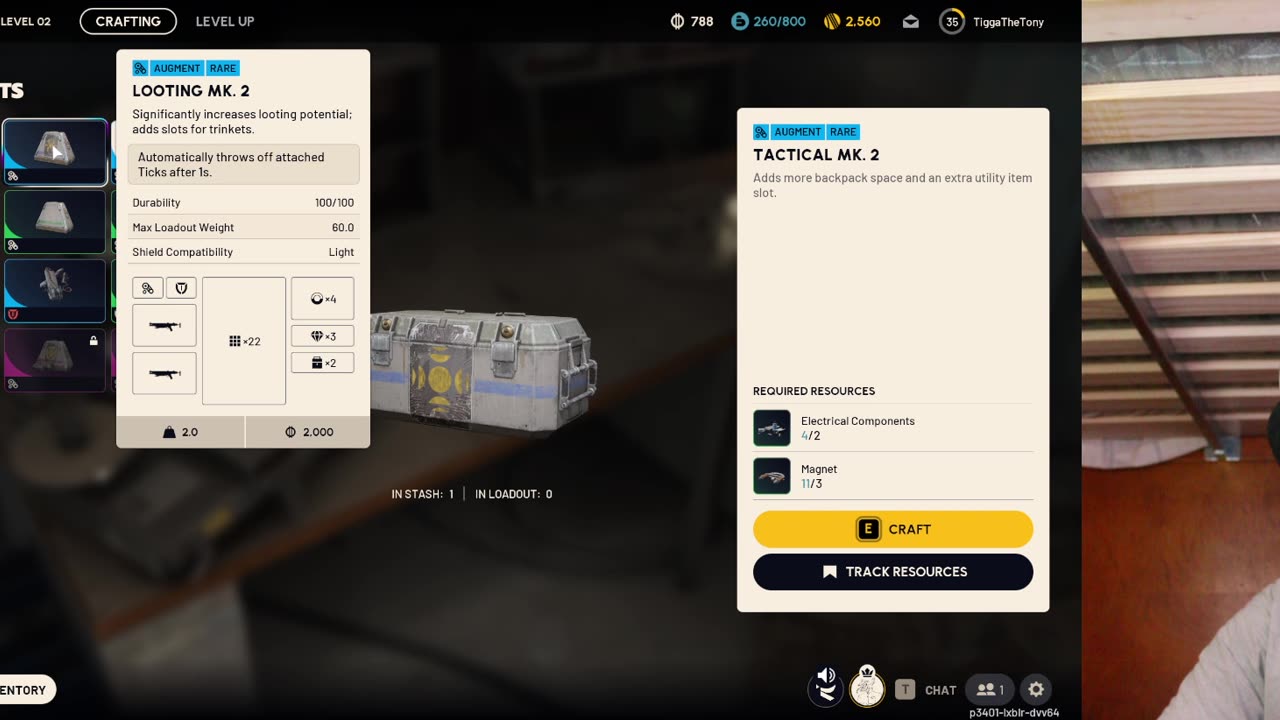Show the party members list

click(990, 689)
